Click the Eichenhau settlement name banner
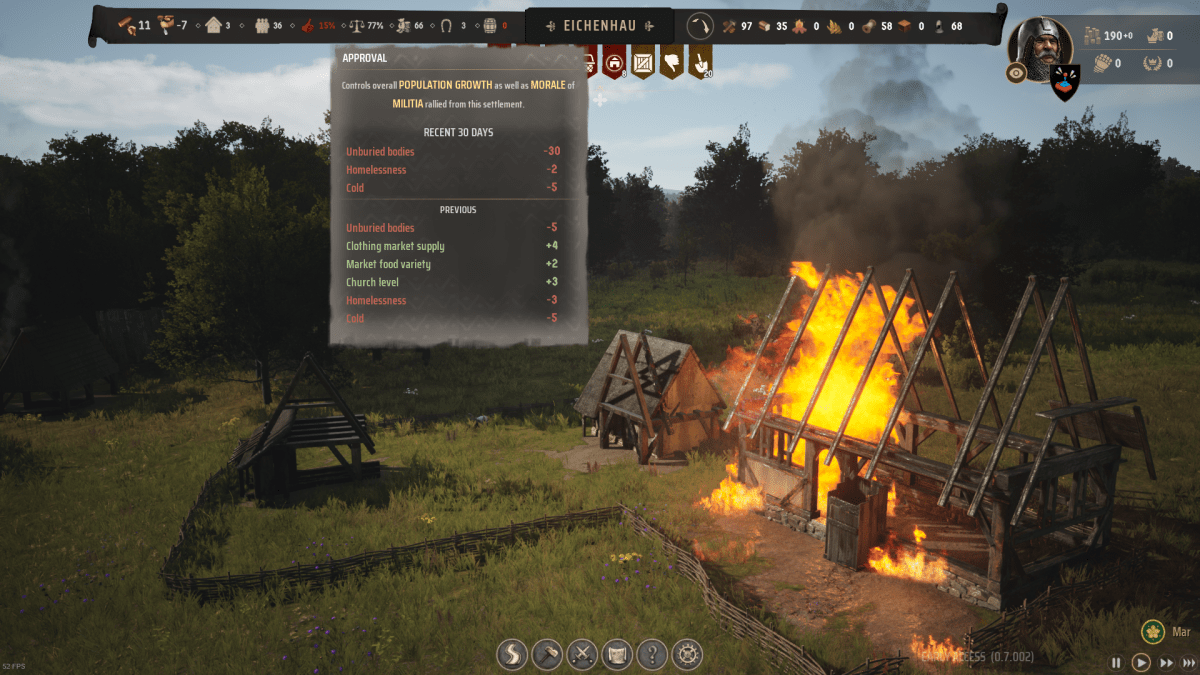Screen dimensions: 1200x675 [x=600, y=25]
